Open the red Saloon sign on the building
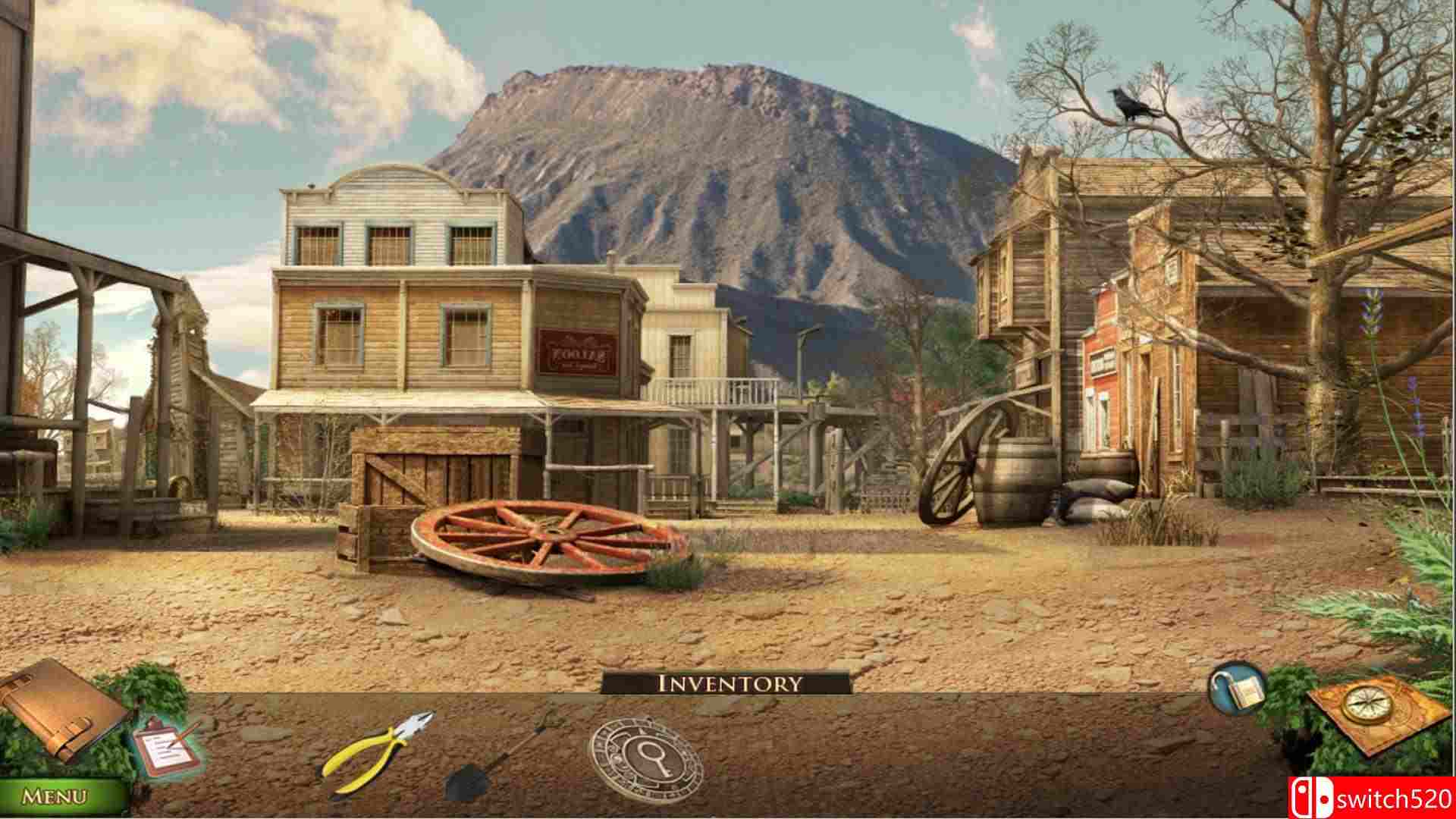 (x=576, y=353)
